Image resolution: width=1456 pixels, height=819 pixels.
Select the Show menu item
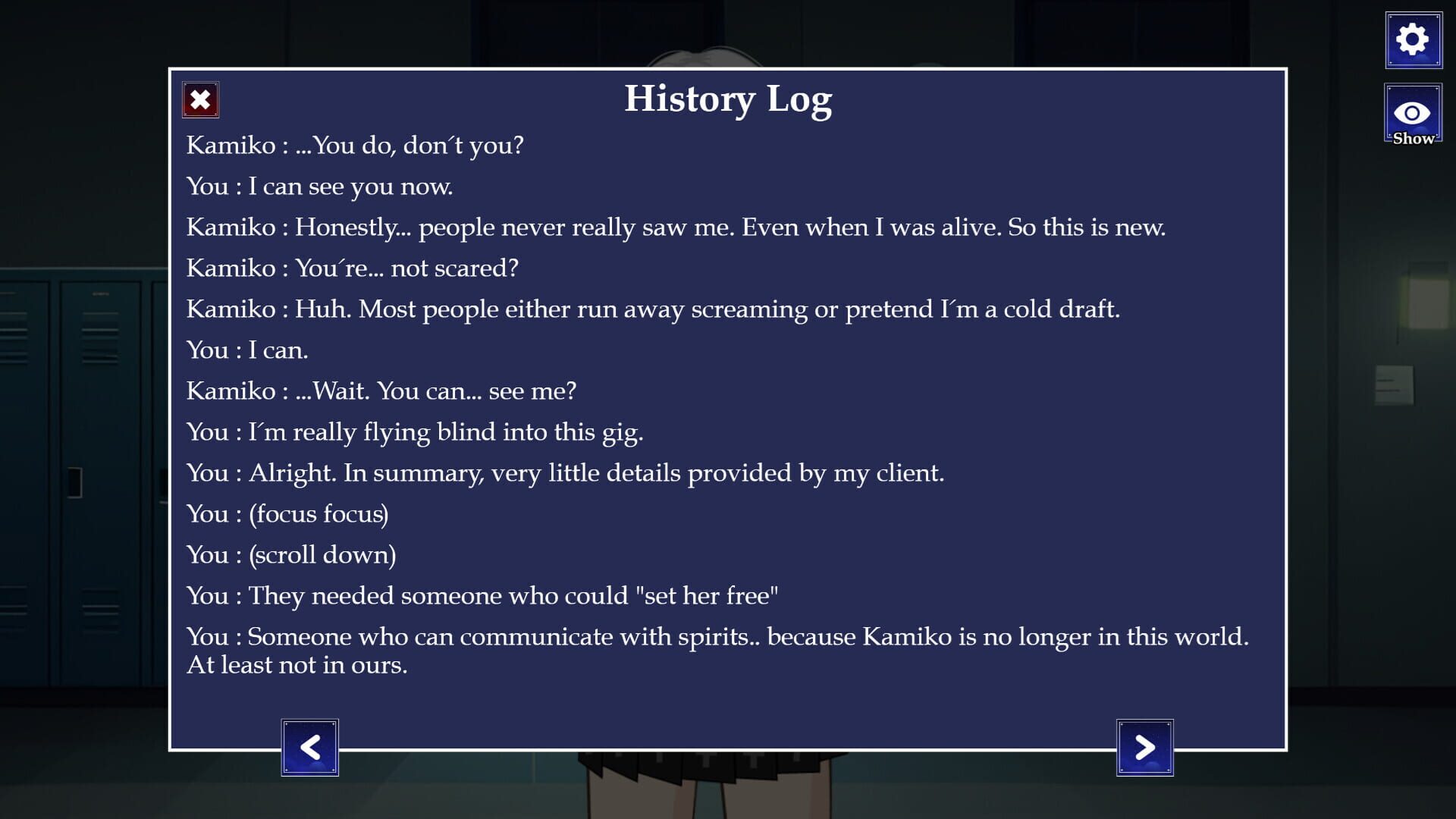(x=1412, y=121)
